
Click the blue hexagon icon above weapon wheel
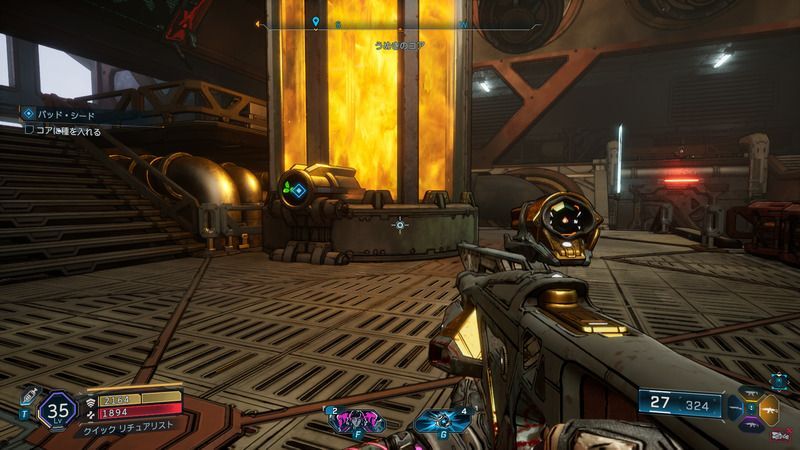click(778, 381)
